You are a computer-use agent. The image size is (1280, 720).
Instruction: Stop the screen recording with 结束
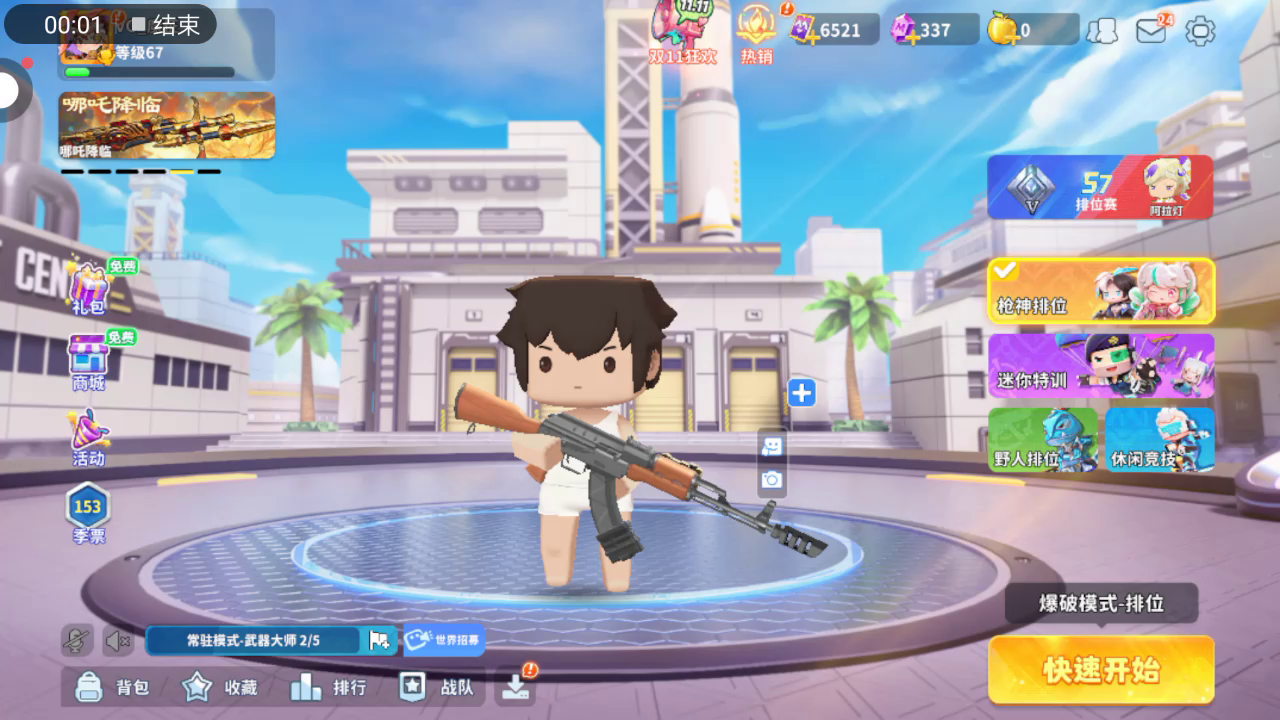[x=166, y=25]
